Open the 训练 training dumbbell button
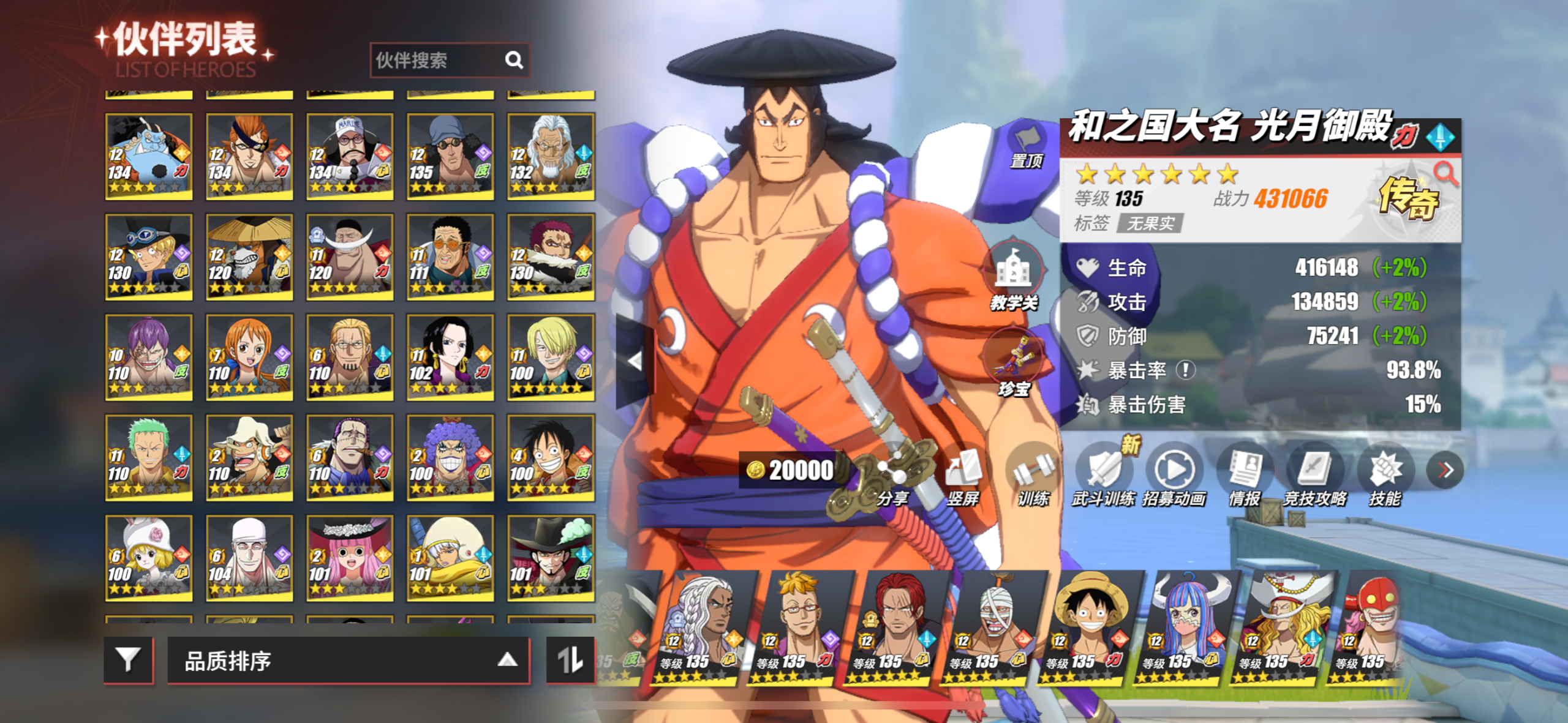 [1033, 478]
